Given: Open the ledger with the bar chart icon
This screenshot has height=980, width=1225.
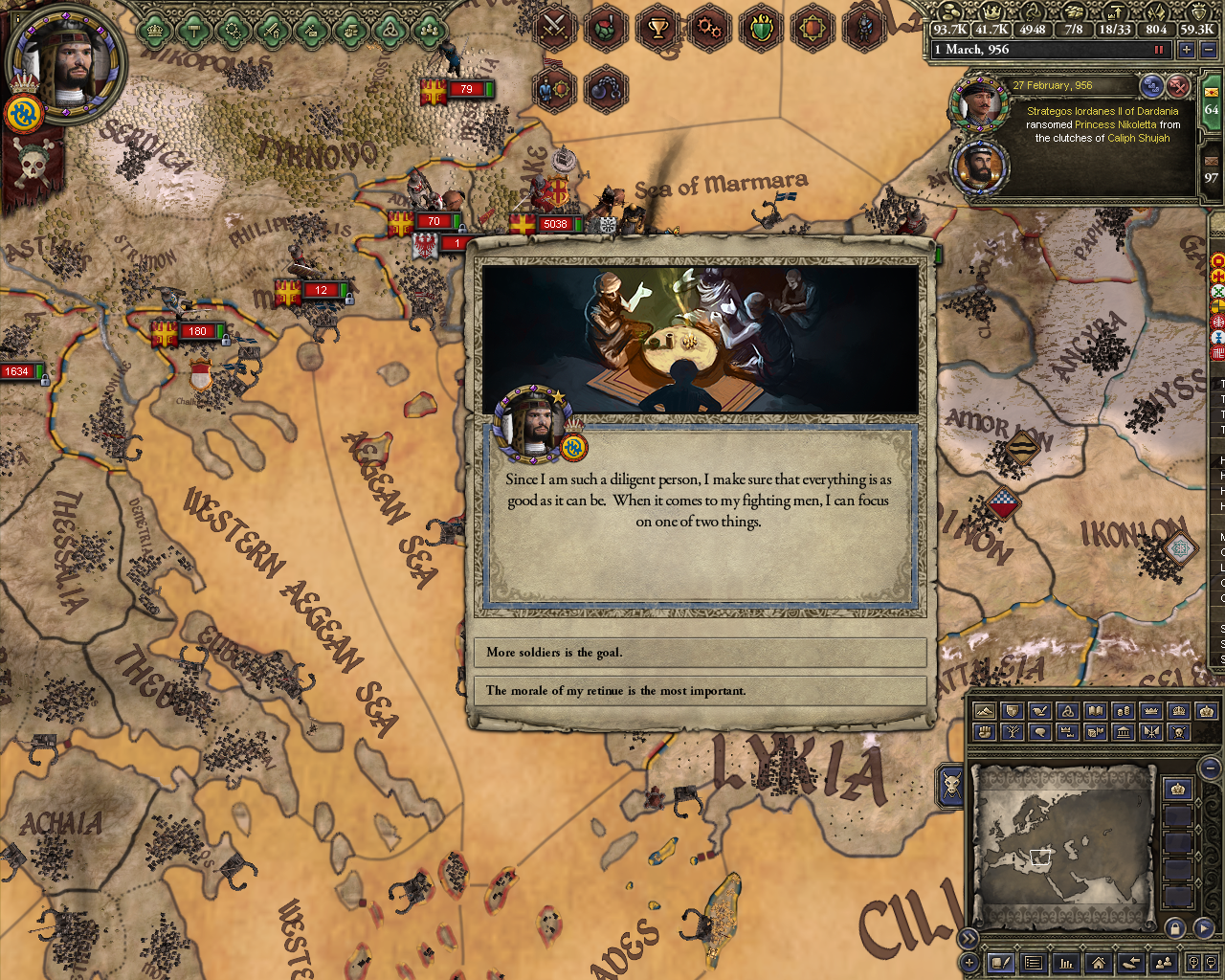Looking at the screenshot, I should coord(1065,963).
